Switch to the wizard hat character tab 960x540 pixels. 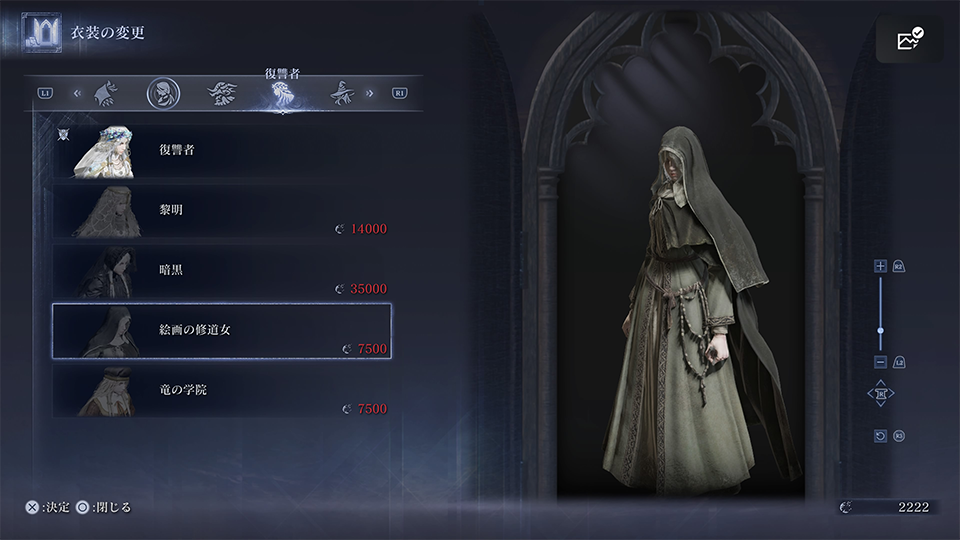345,93
